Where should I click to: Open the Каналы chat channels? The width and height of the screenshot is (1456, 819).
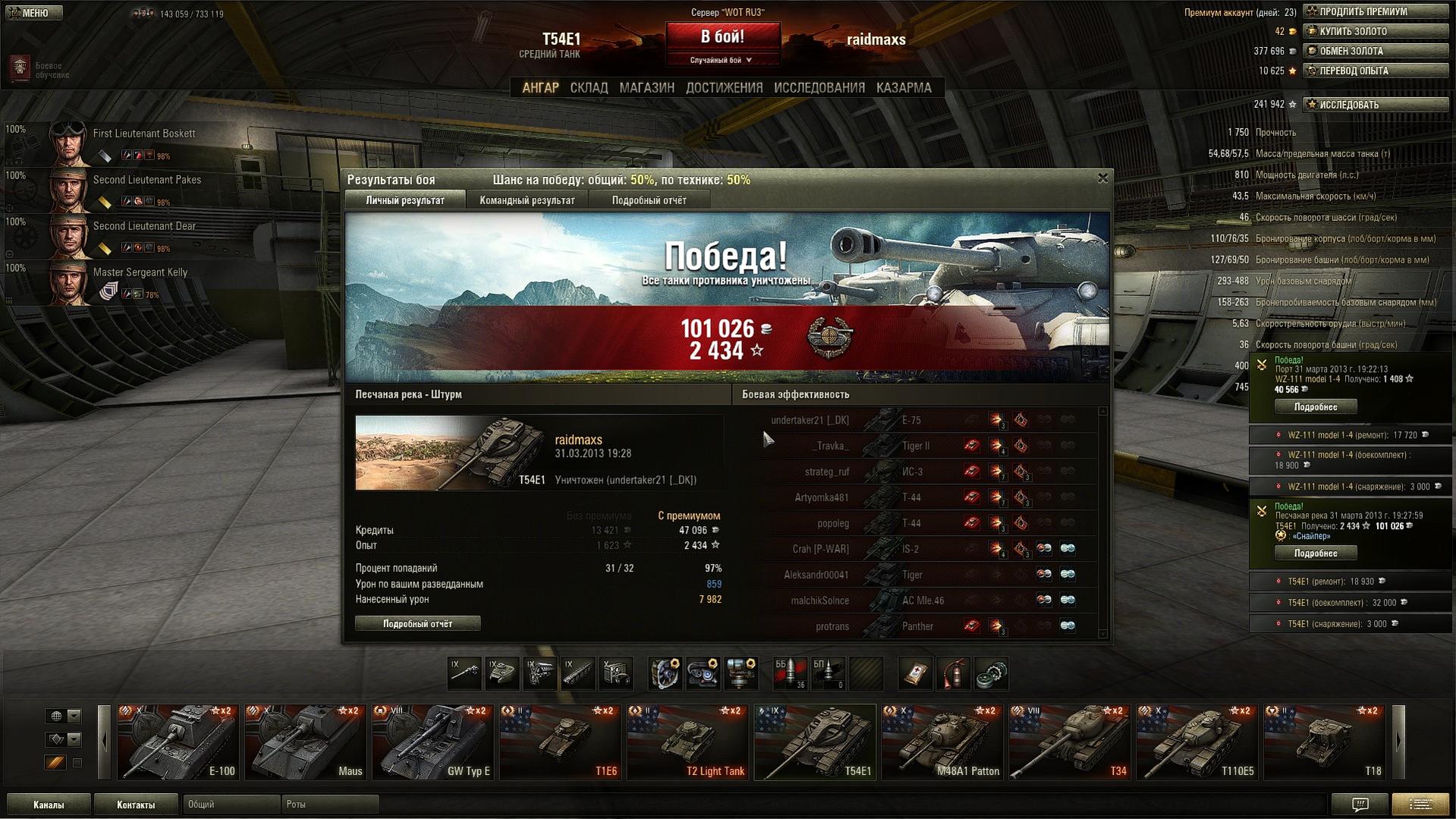[x=49, y=805]
